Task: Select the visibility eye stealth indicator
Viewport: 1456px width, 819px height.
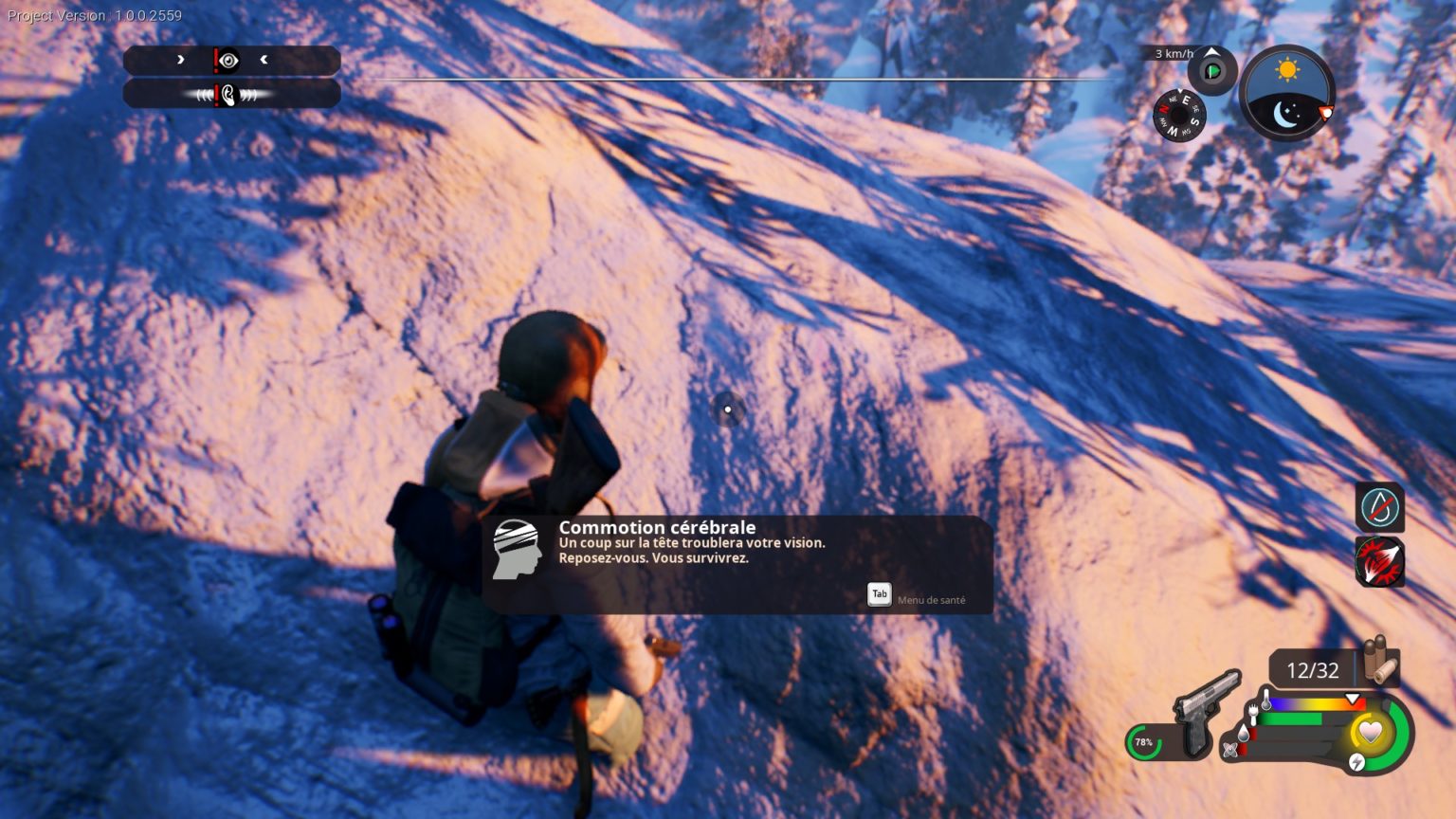Action: (228, 61)
